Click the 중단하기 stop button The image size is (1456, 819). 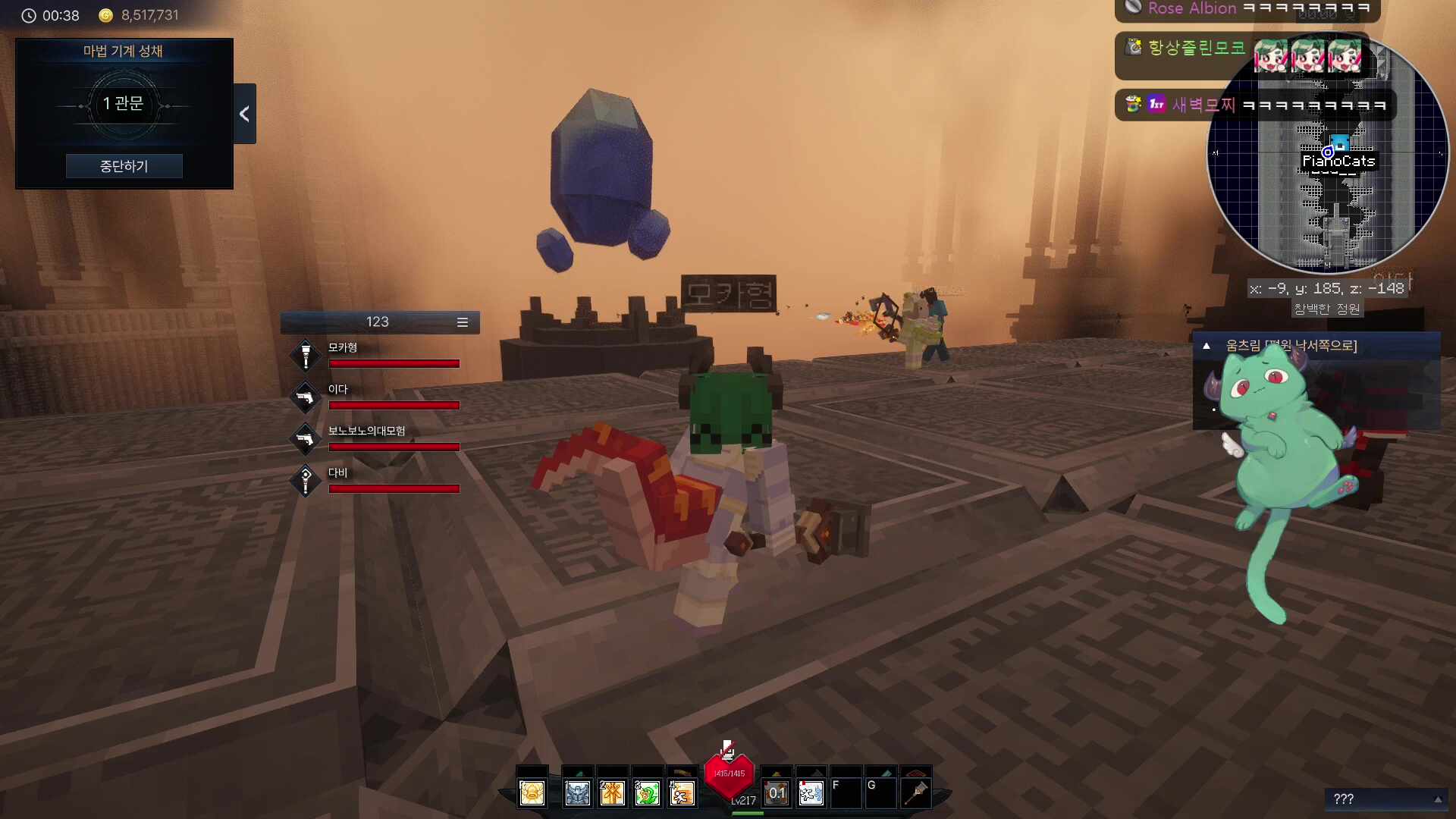click(124, 166)
